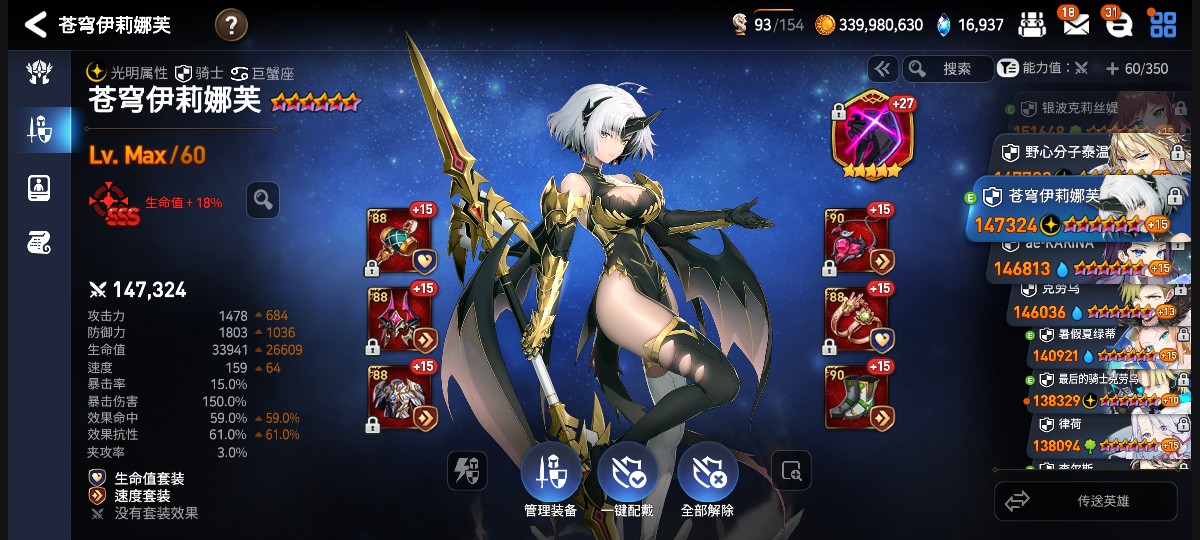Click the 传送英雄 transfer hero button
Screen dimensions: 1200x540
(1085, 501)
